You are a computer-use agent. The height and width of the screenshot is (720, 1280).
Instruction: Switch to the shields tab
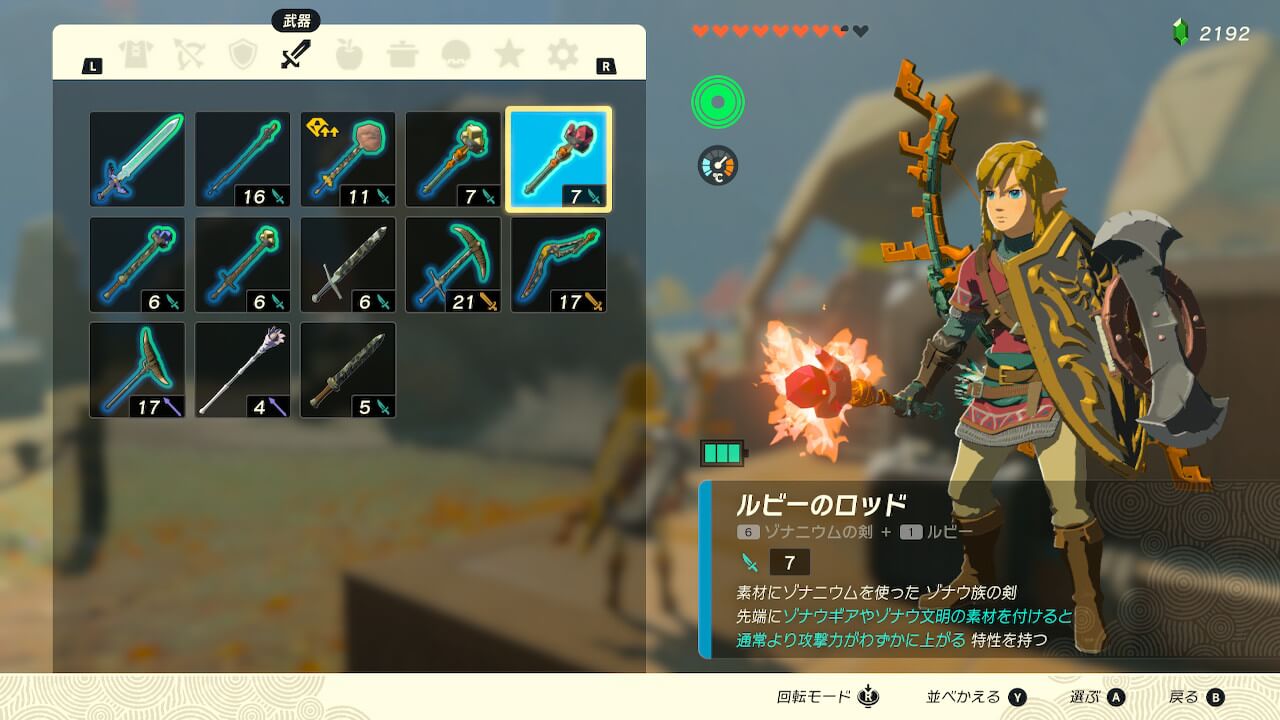tap(243, 55)
